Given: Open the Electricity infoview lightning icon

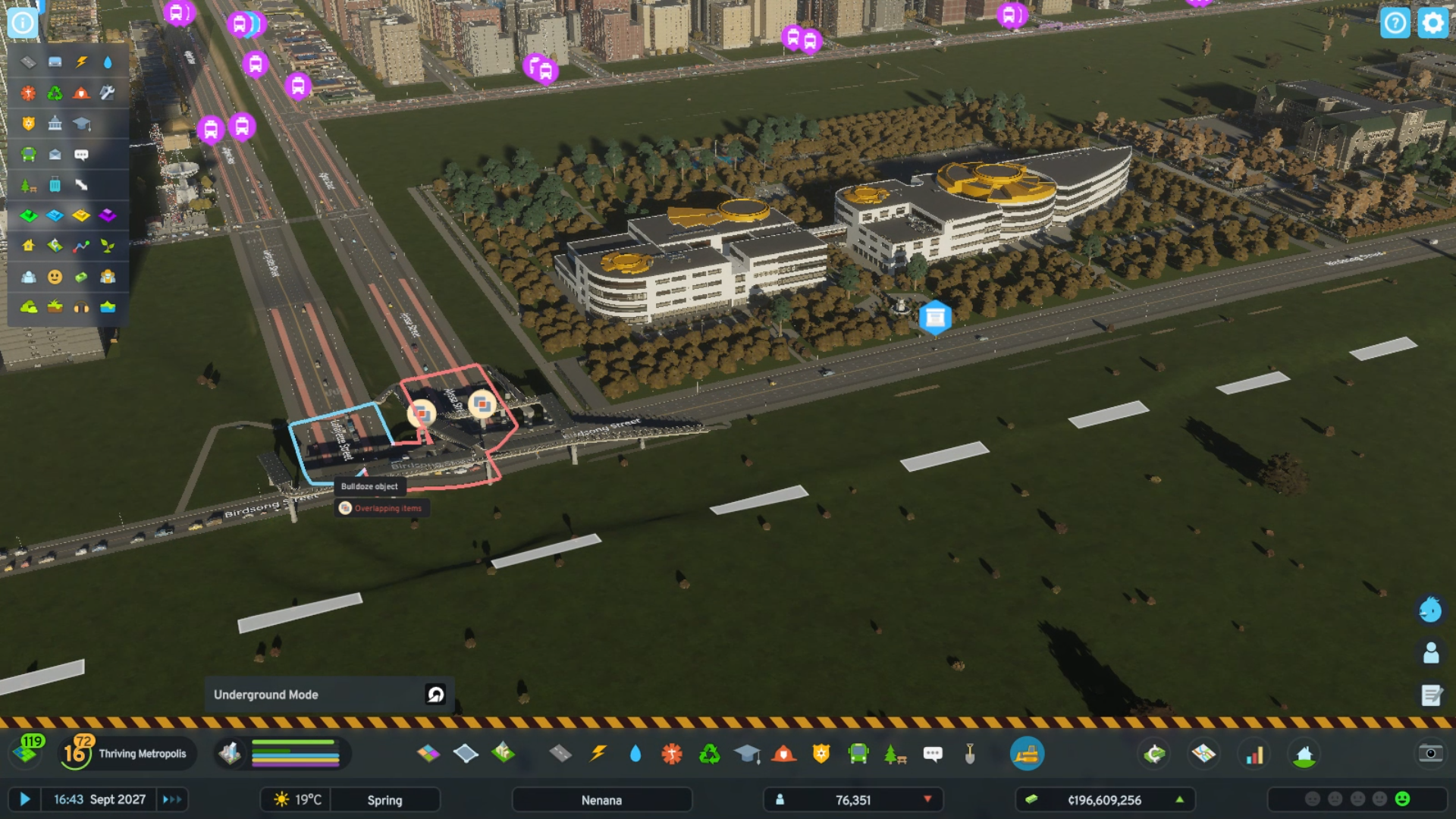Looking at the screenshot, I should point(598,754).
